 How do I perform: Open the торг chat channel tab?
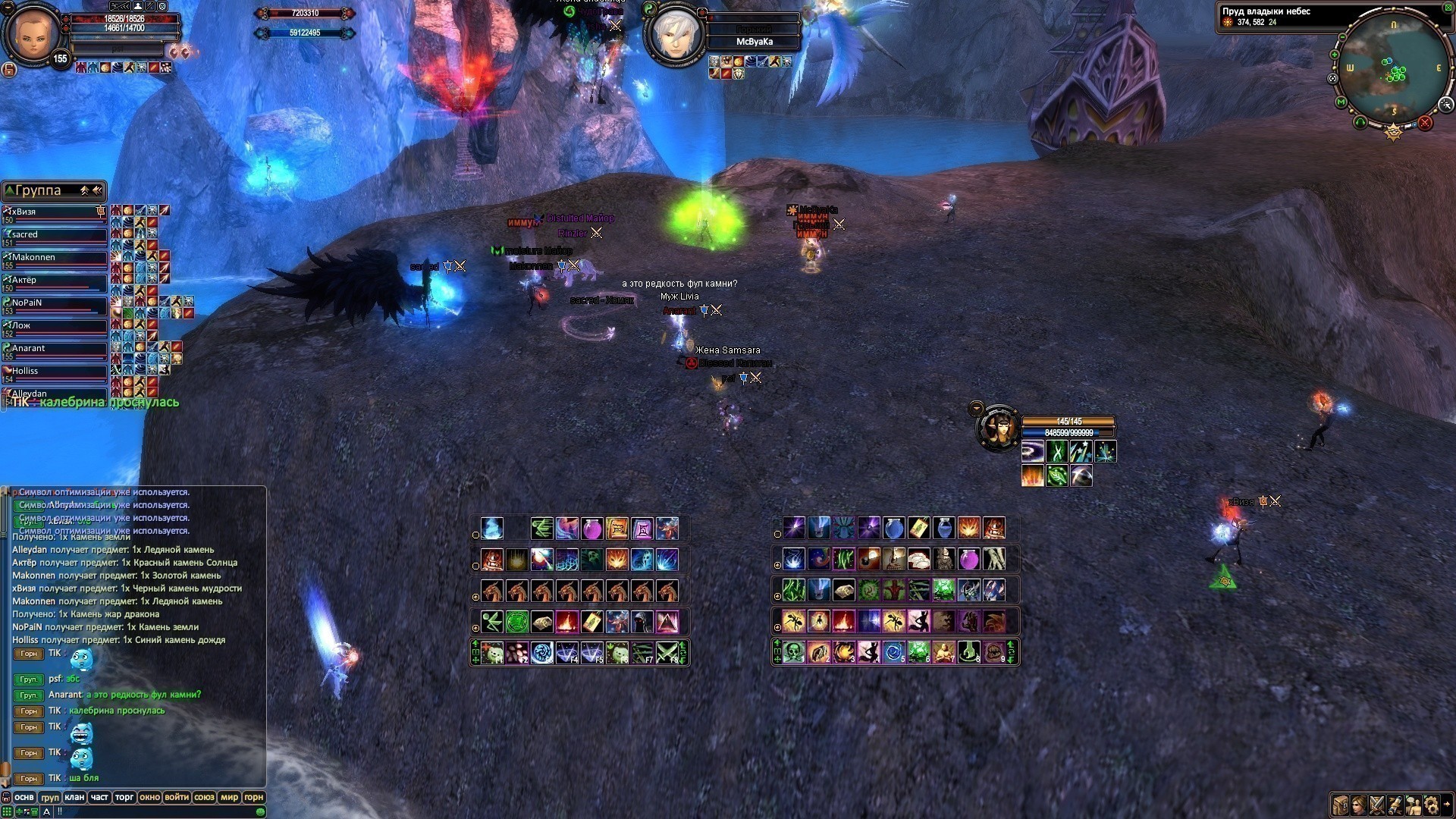tap(124, 797)
